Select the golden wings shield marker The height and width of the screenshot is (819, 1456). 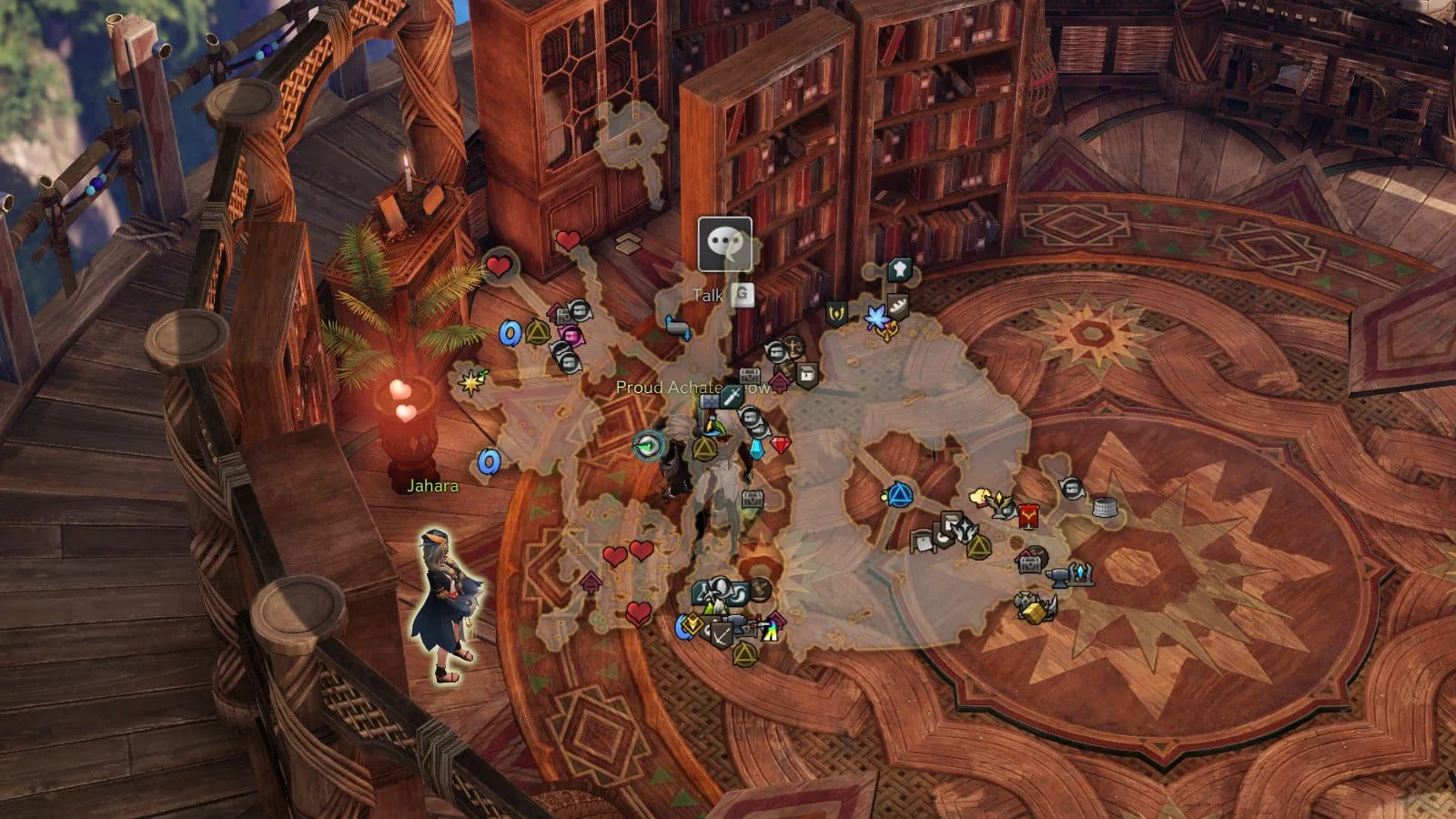pos(836,314)
